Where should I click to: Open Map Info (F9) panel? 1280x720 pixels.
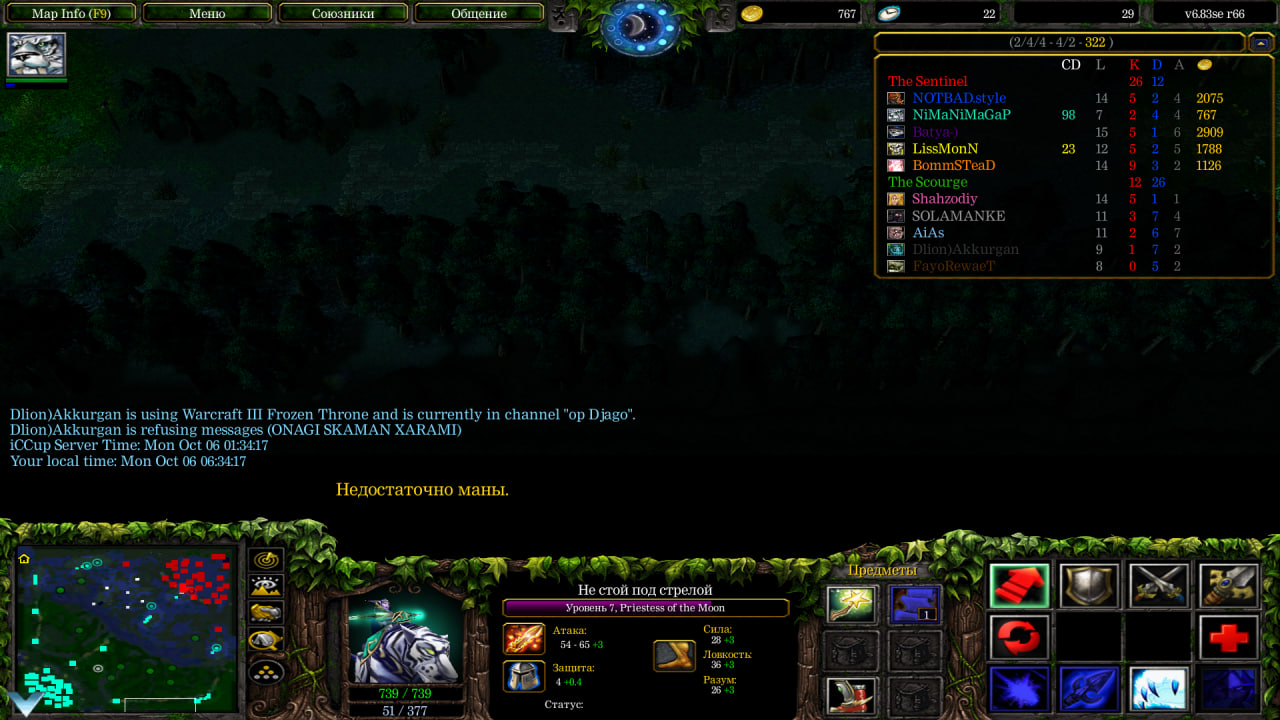point(71,14)
